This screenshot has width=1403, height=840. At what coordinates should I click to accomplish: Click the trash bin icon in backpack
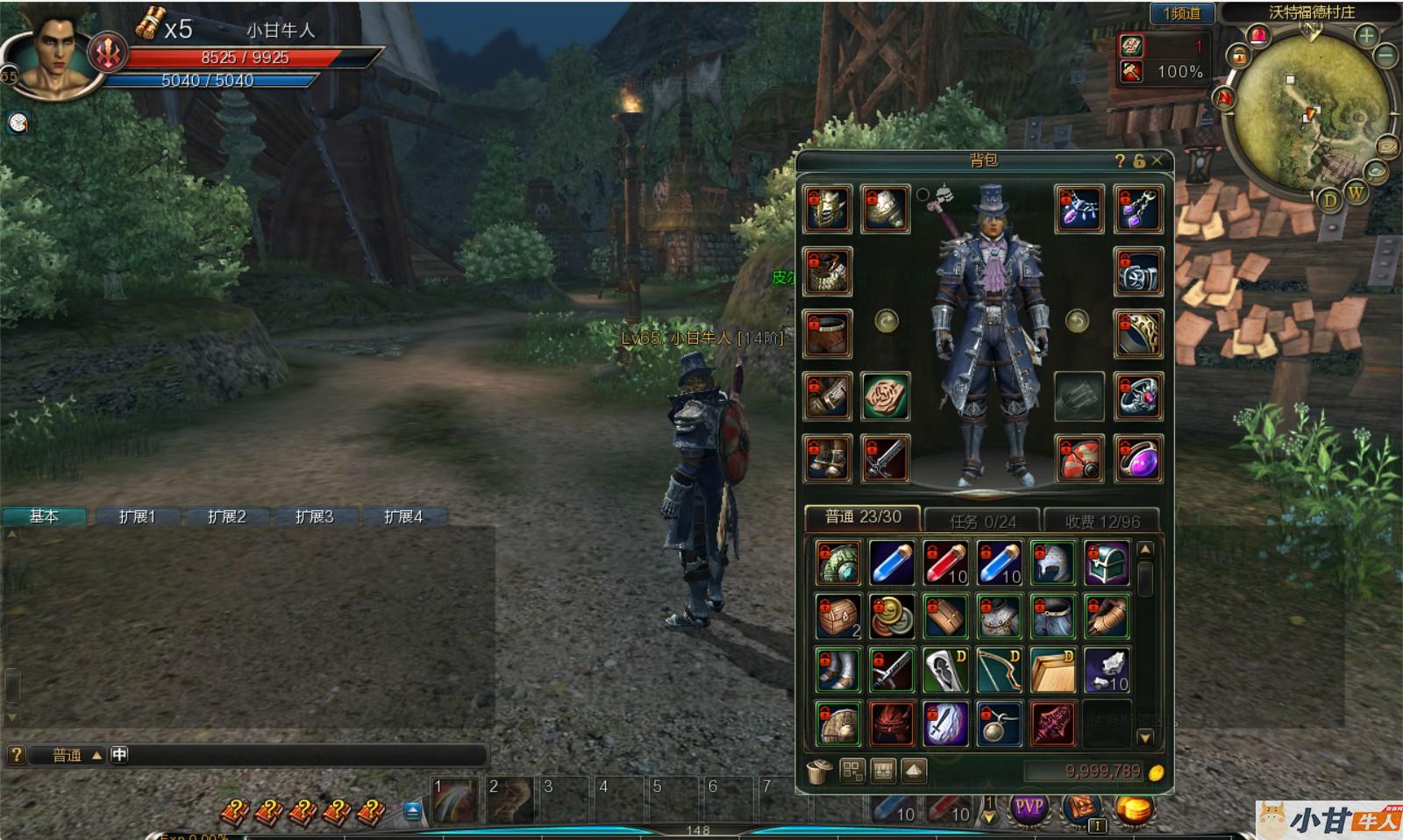click(819, 771)
